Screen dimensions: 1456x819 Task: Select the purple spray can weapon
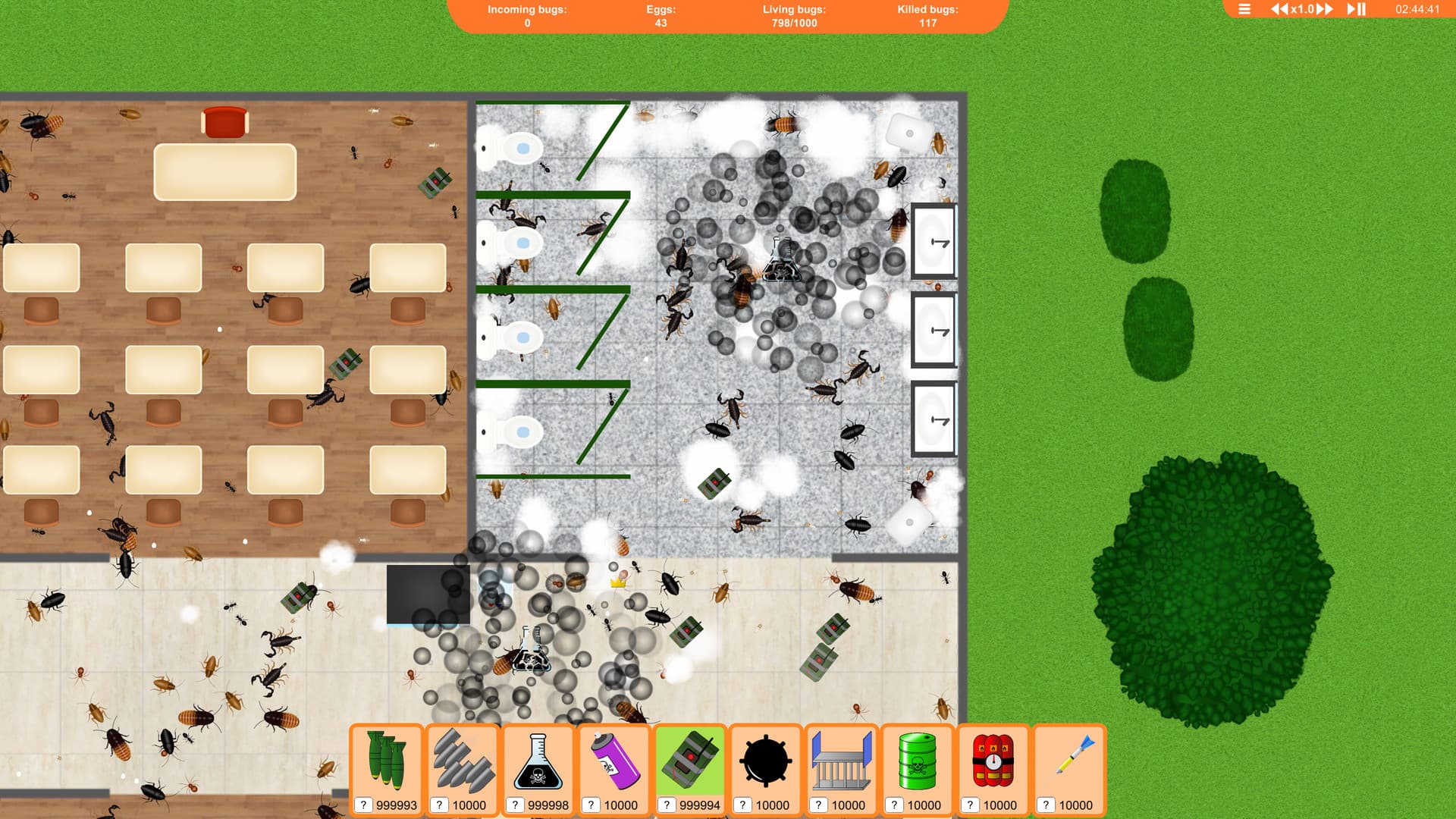pyautogui.click(x=614, y=758)
